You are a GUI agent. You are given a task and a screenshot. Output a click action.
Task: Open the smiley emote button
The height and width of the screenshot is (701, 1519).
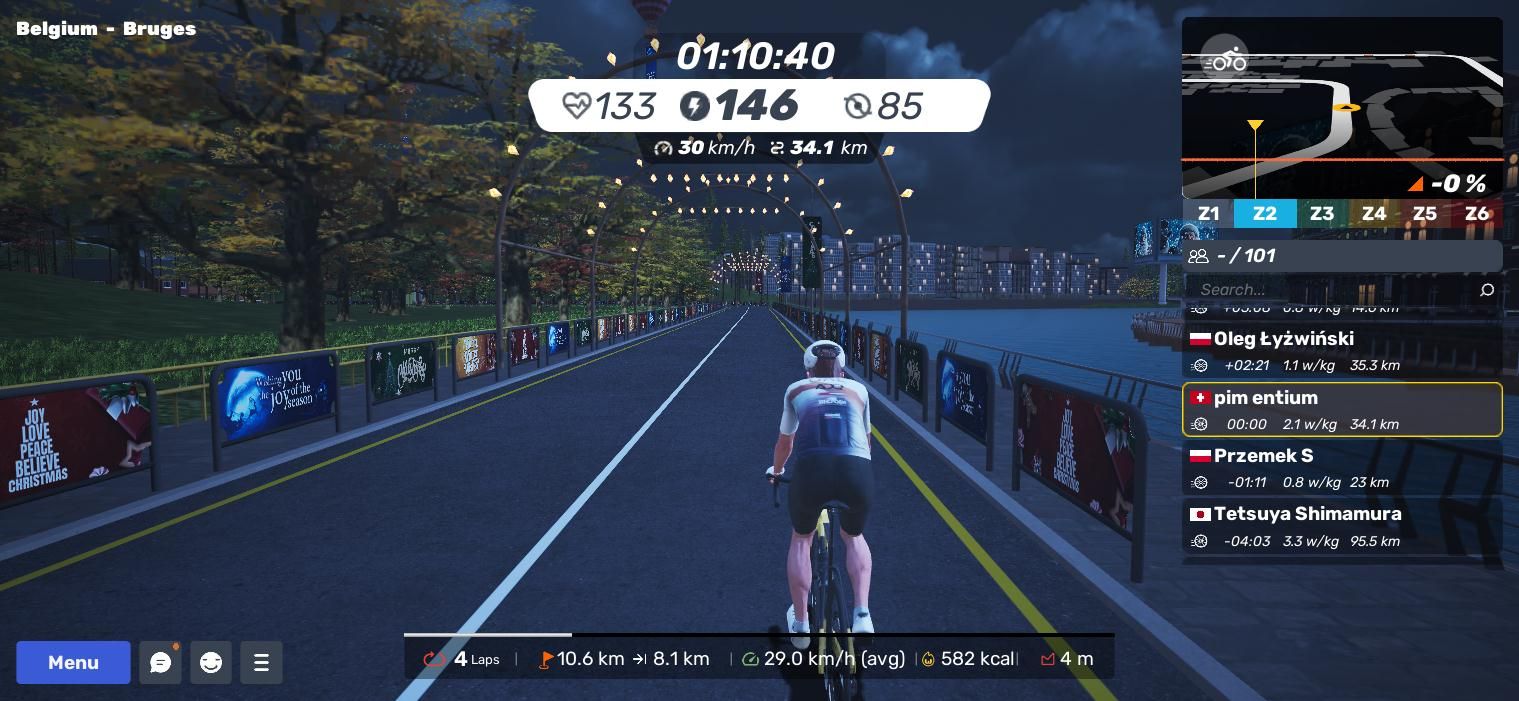coord(211,662)
